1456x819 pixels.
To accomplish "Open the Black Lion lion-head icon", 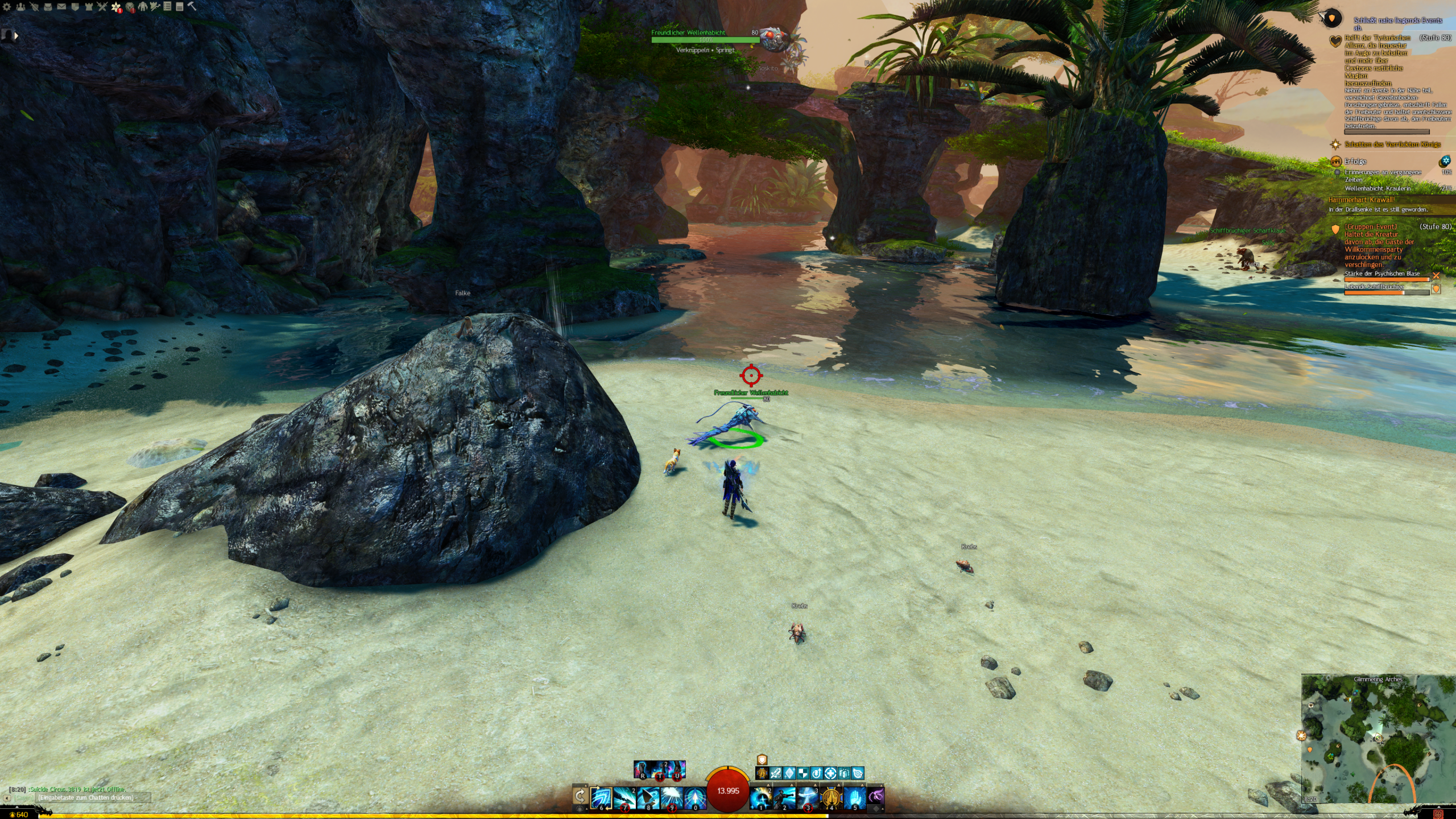I will click(x=130, y=7).
